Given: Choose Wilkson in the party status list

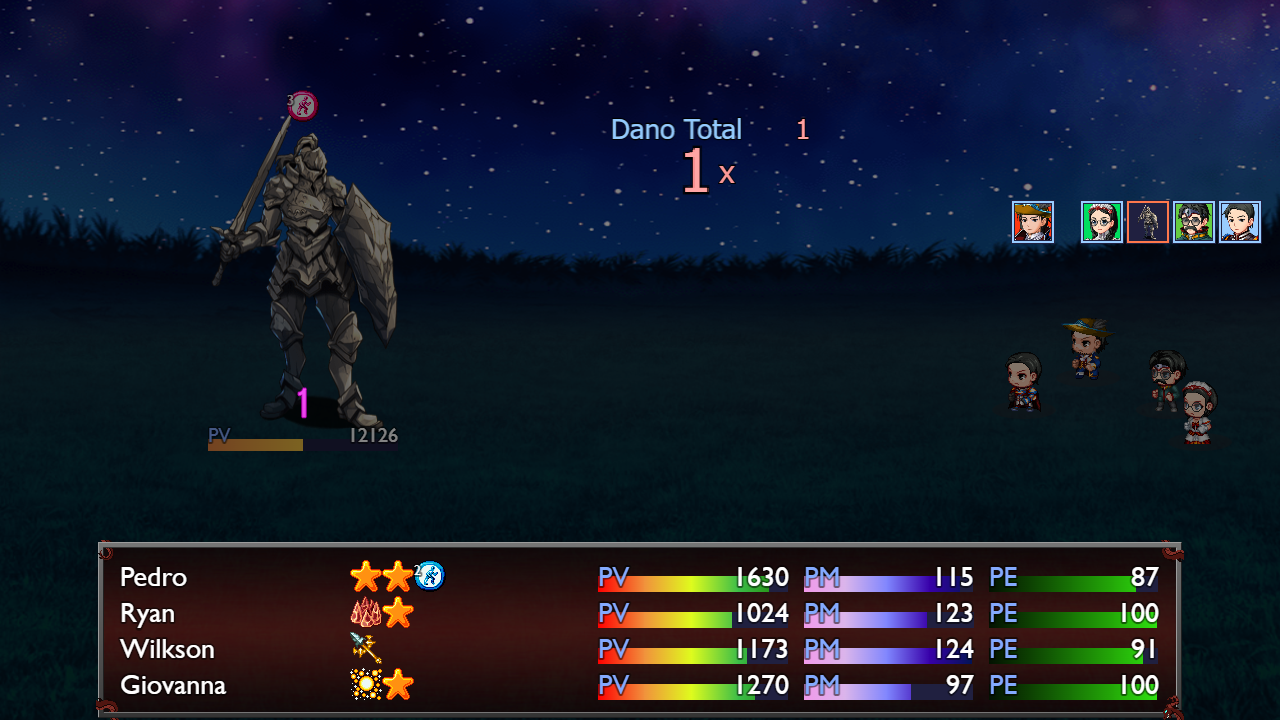Looking at the screenshot, I should (167, 649).
